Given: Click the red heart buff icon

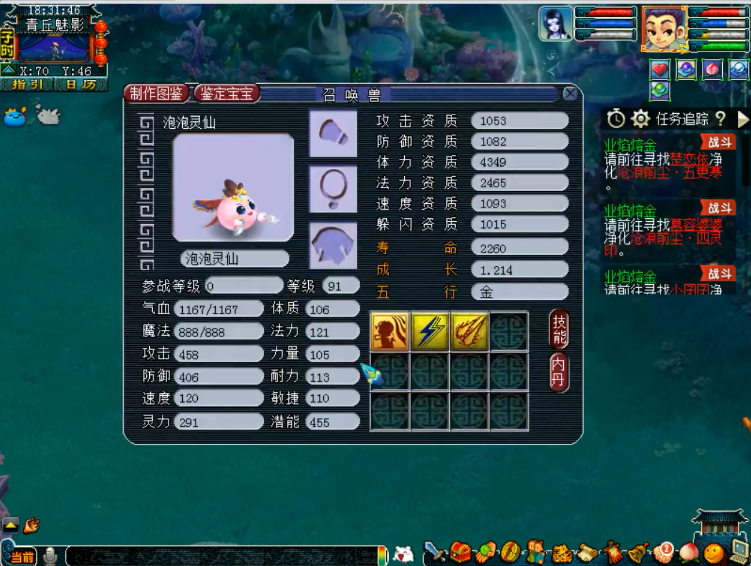Looking at the screenshot, I should click(660, 69).
